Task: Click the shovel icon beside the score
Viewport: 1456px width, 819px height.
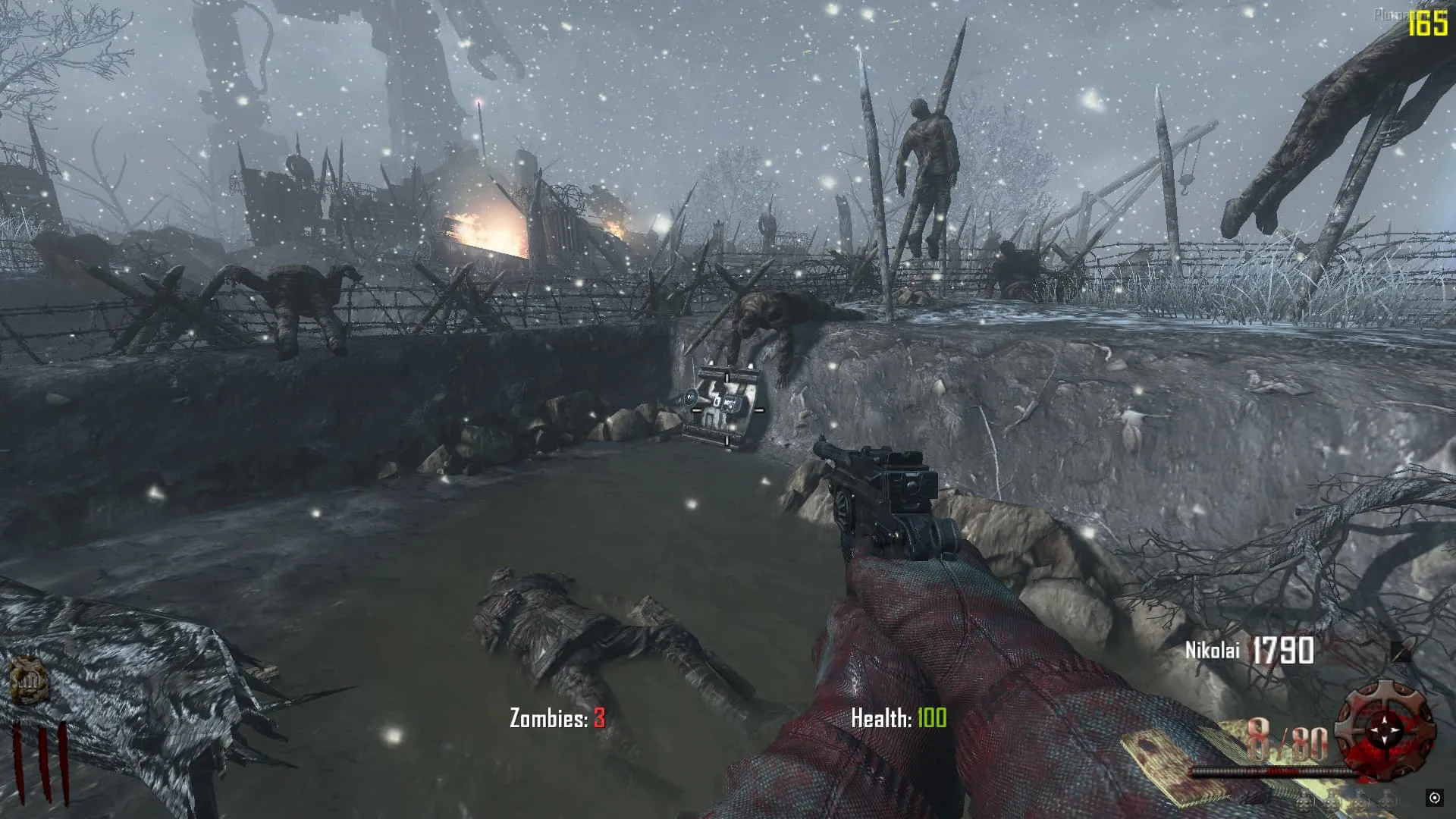Action: 1401,651
